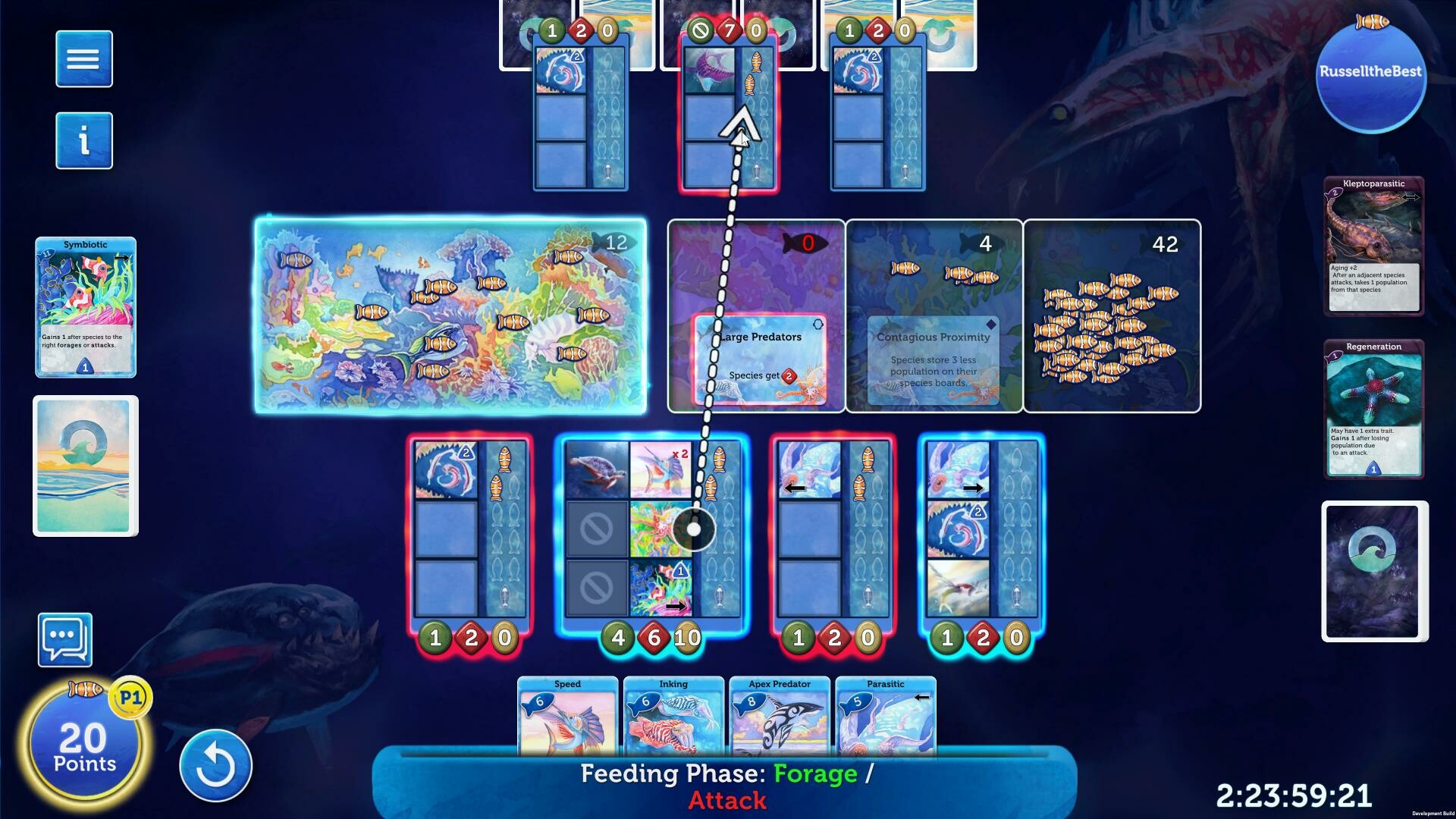Click the Large Predators scenario card
This screenshot has width=1456, height=819.
[759, 356]
